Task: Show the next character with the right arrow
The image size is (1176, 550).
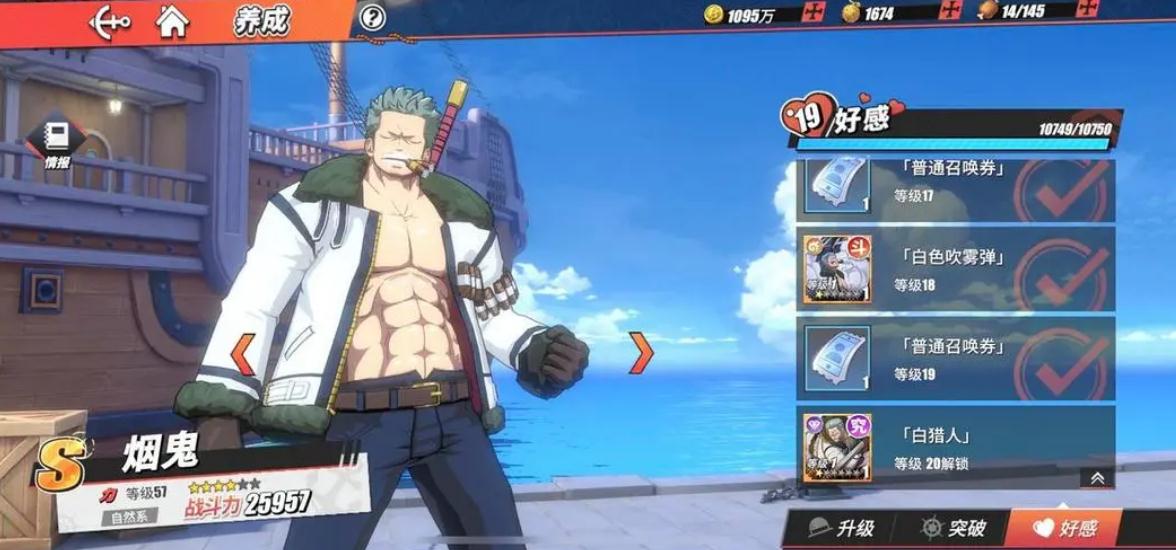Action: click(641, 354)
